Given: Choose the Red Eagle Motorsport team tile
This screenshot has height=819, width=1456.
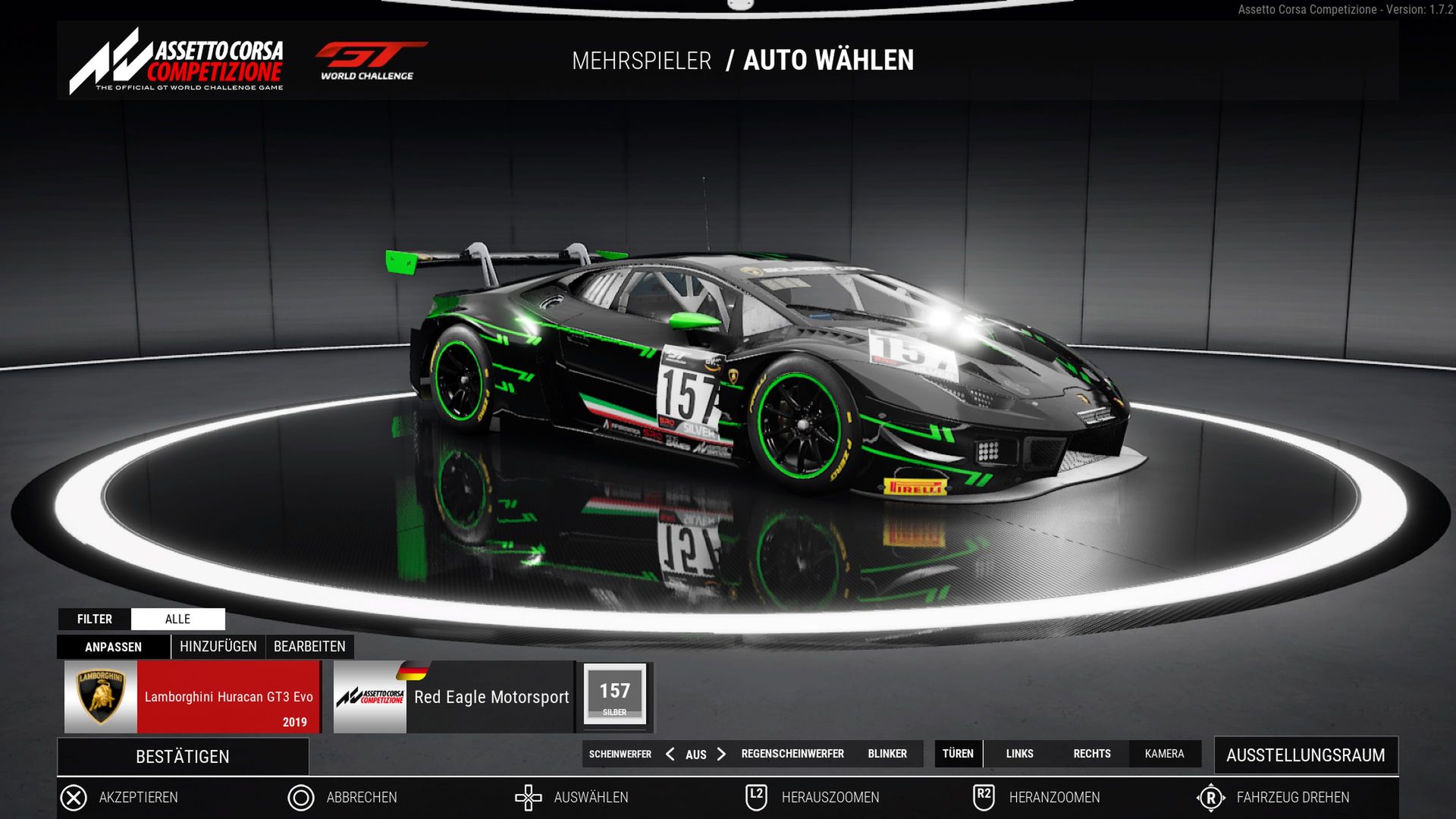Looking at the screenshot, I should (454, 697).
